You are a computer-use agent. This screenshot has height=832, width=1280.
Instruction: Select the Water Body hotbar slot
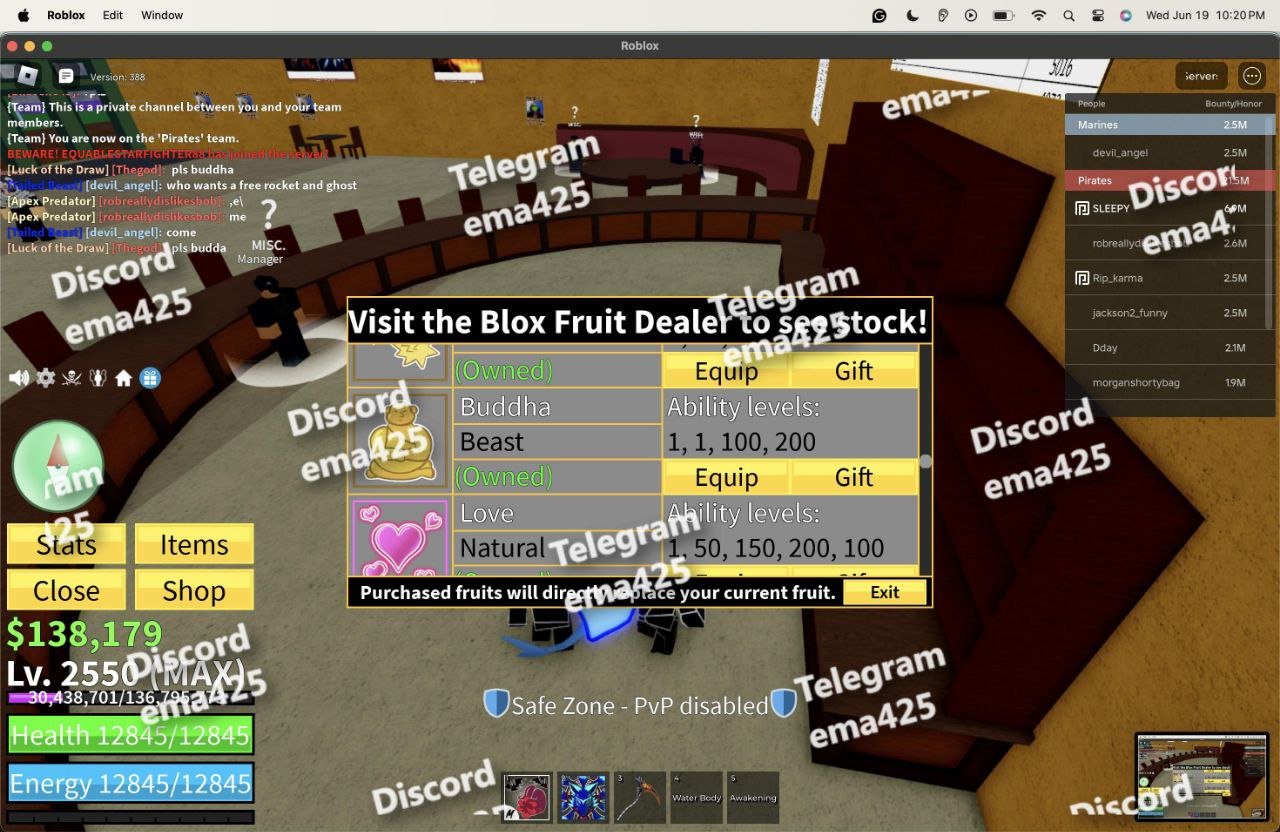tap(697, 797)
